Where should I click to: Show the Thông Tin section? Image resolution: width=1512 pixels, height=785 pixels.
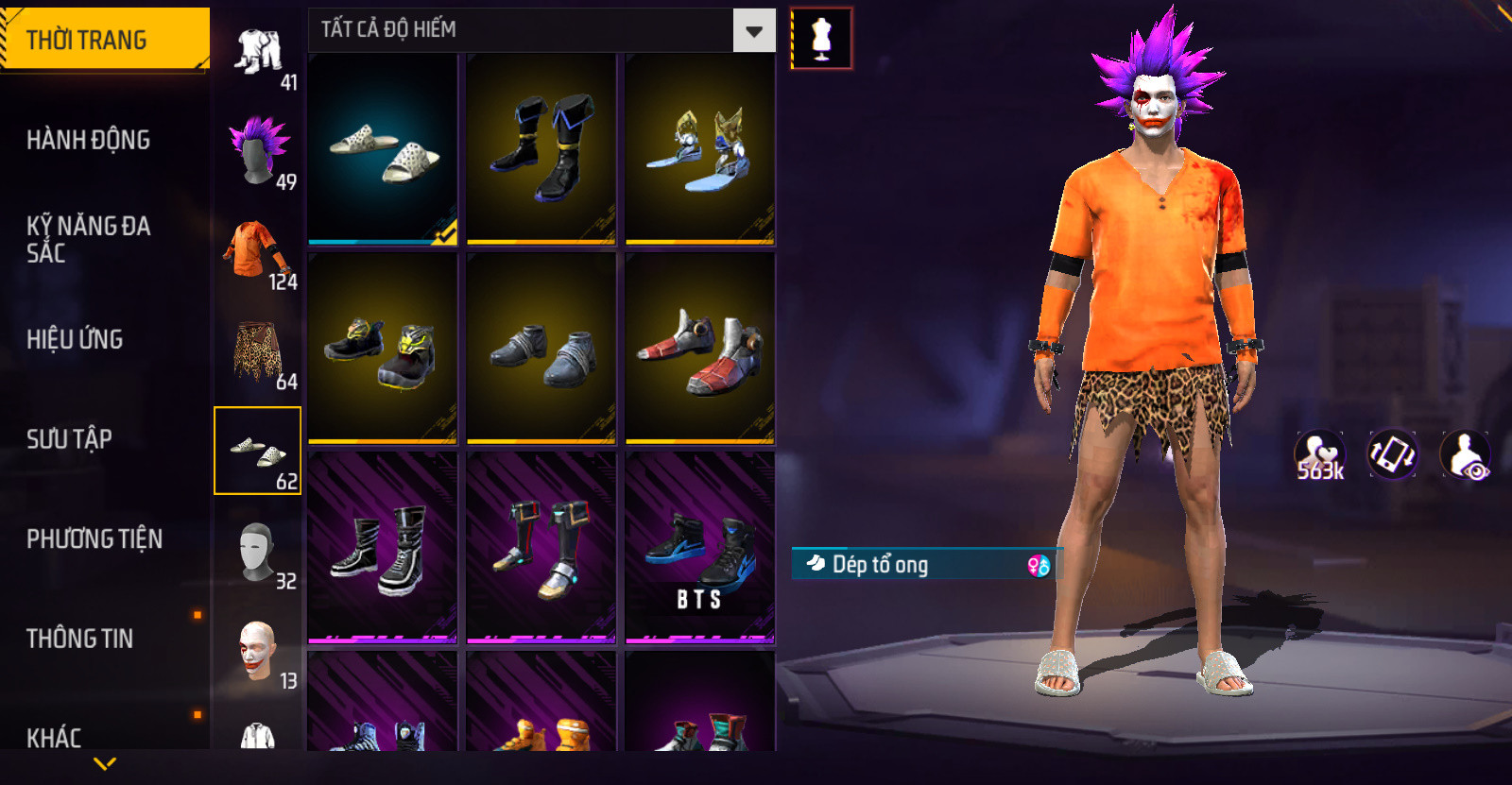click(x=79, y=639)
